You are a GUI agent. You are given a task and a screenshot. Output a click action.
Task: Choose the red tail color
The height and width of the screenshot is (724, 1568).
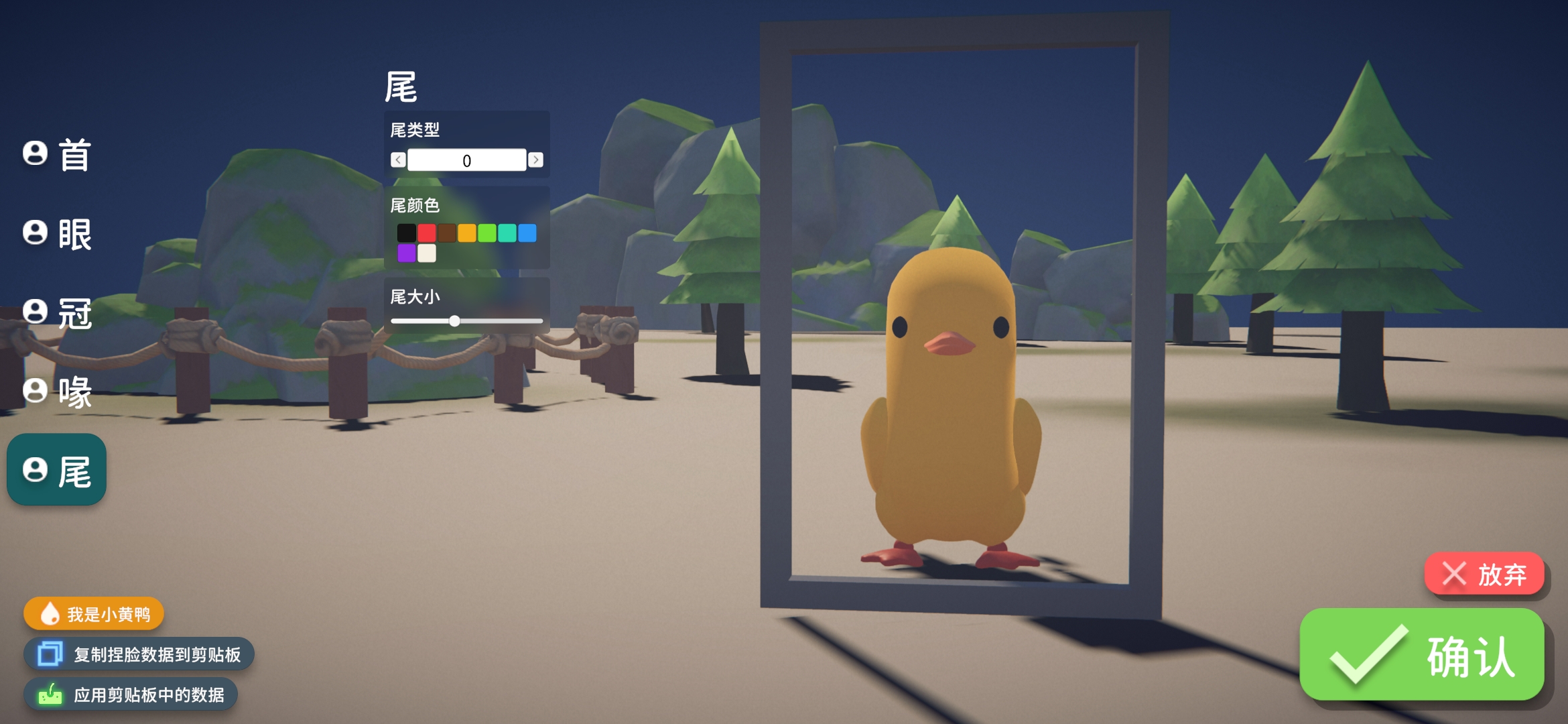427,233
